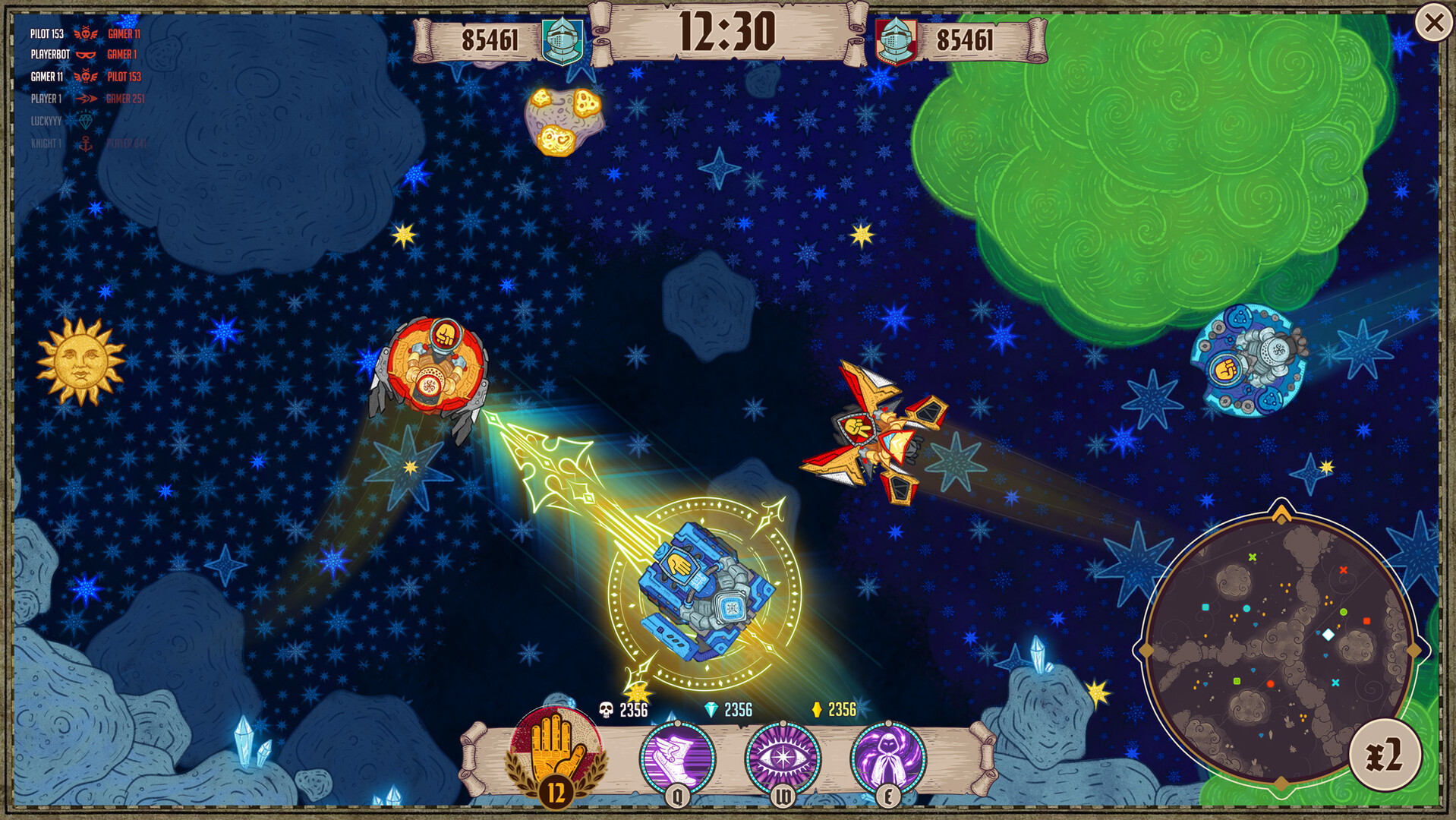Toggle the x2 minimap zoom button
Screen dimensions: 1456x820
1385,755
